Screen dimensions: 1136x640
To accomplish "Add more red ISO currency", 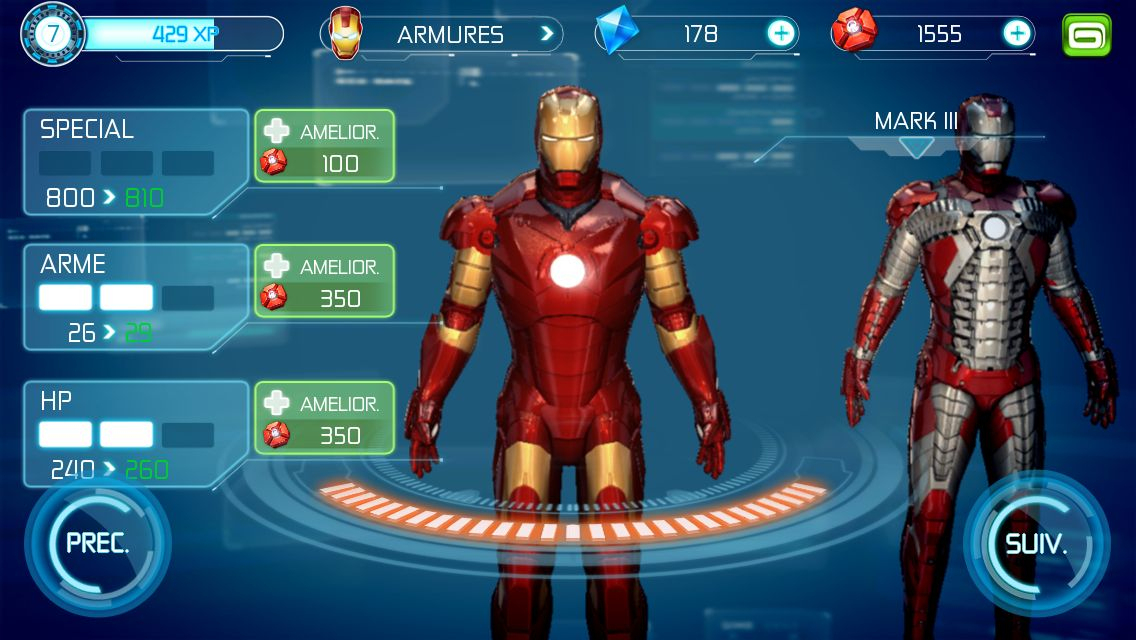I will coord(1017,34).
